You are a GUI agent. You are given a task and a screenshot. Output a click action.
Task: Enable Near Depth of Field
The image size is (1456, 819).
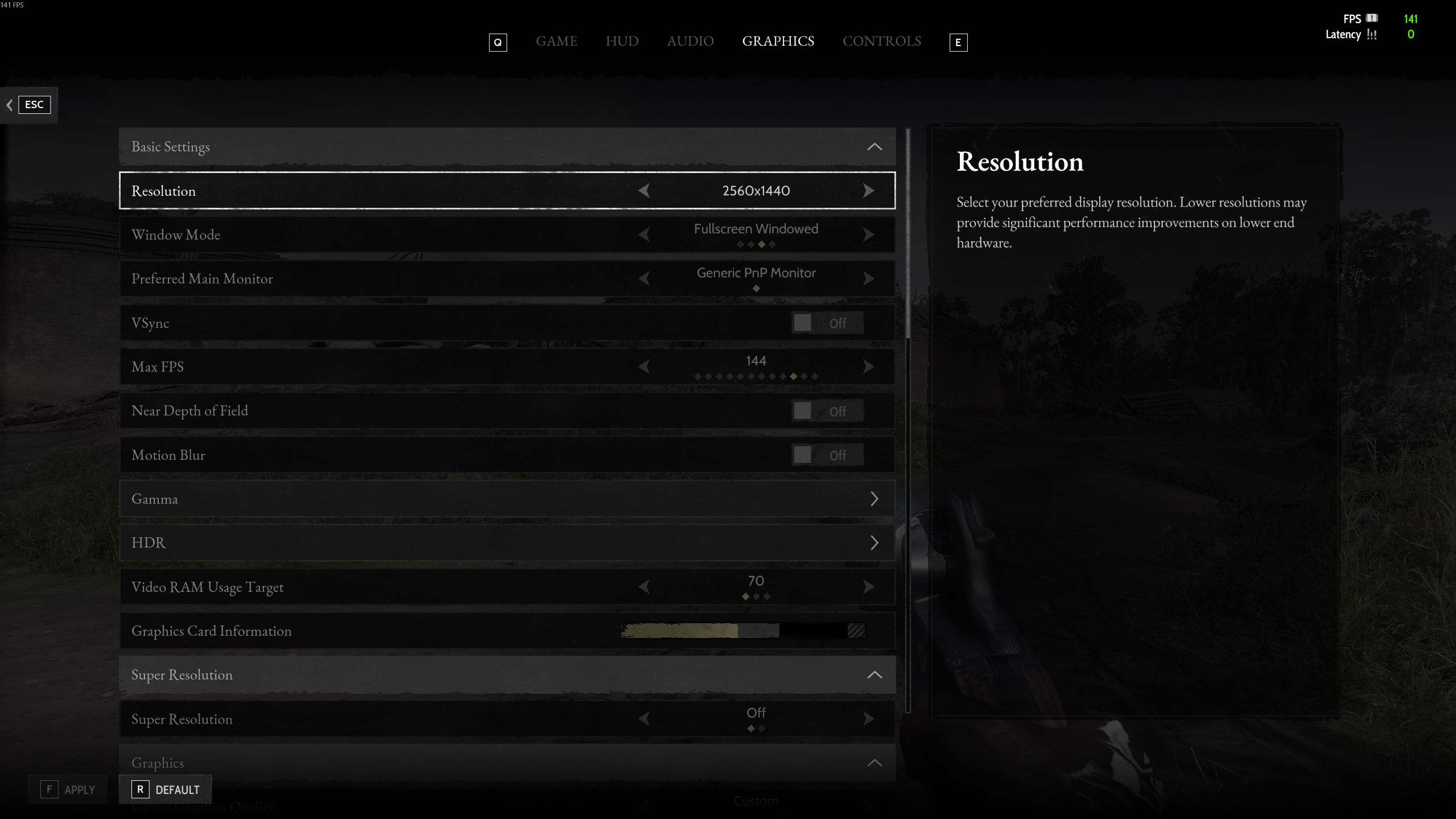coord(827,411)
